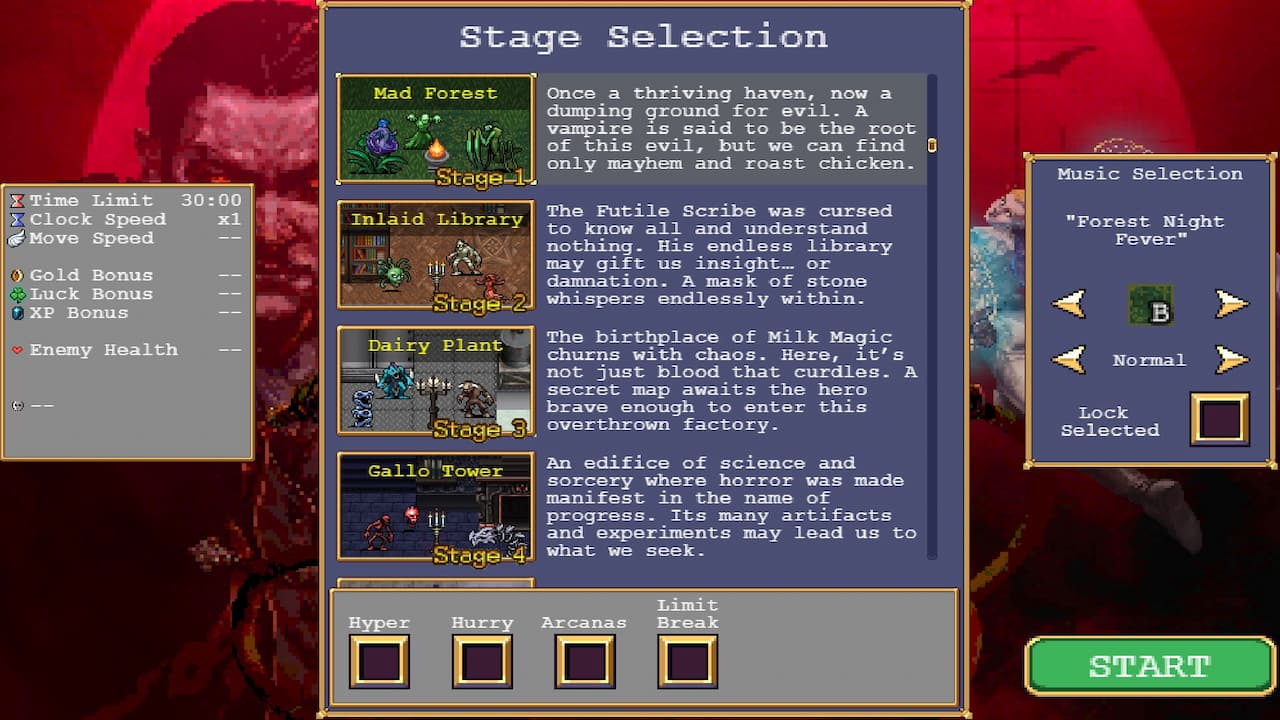
Task: Click the stage list scrollbar
Action: 932,145
